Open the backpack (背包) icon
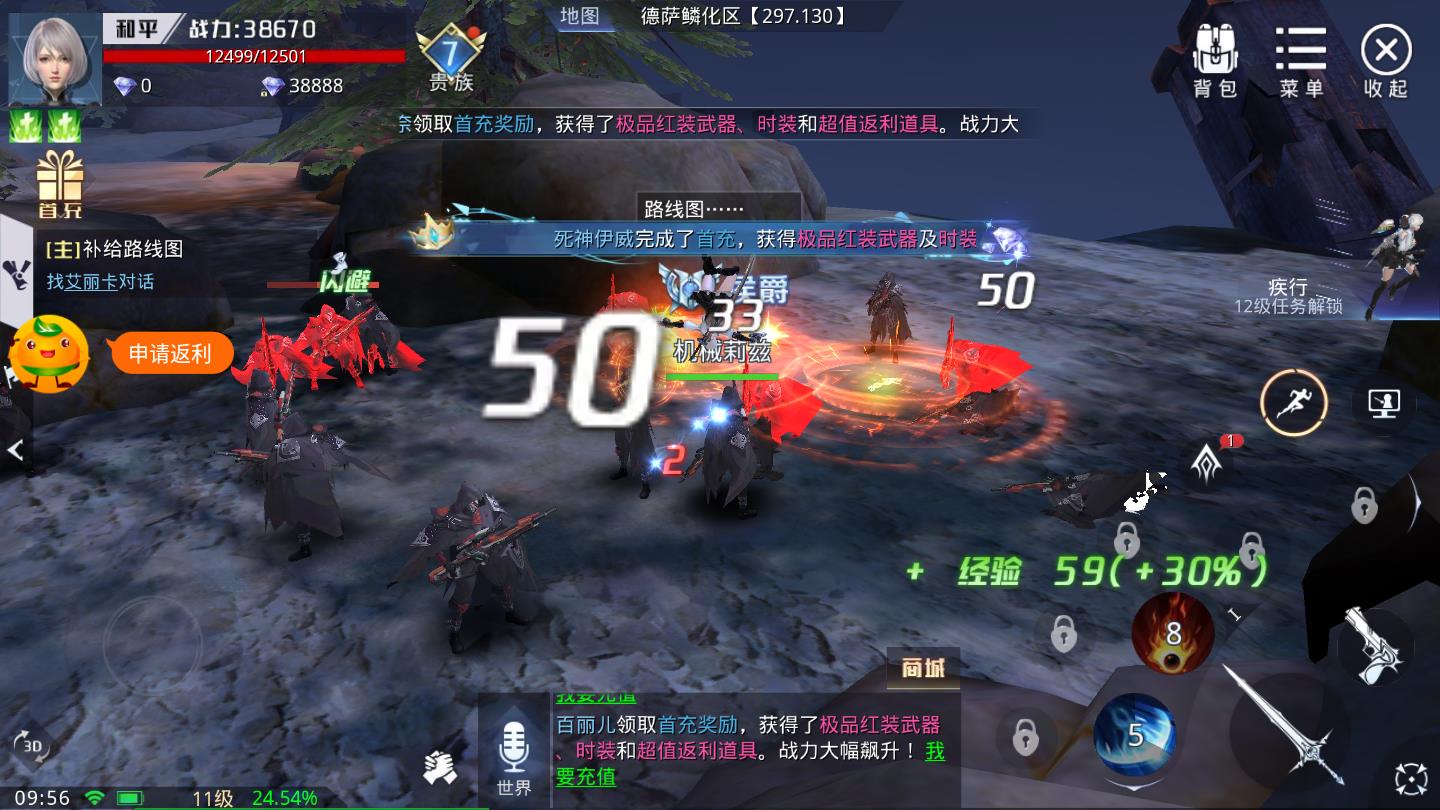 [x=1215, y=55]
